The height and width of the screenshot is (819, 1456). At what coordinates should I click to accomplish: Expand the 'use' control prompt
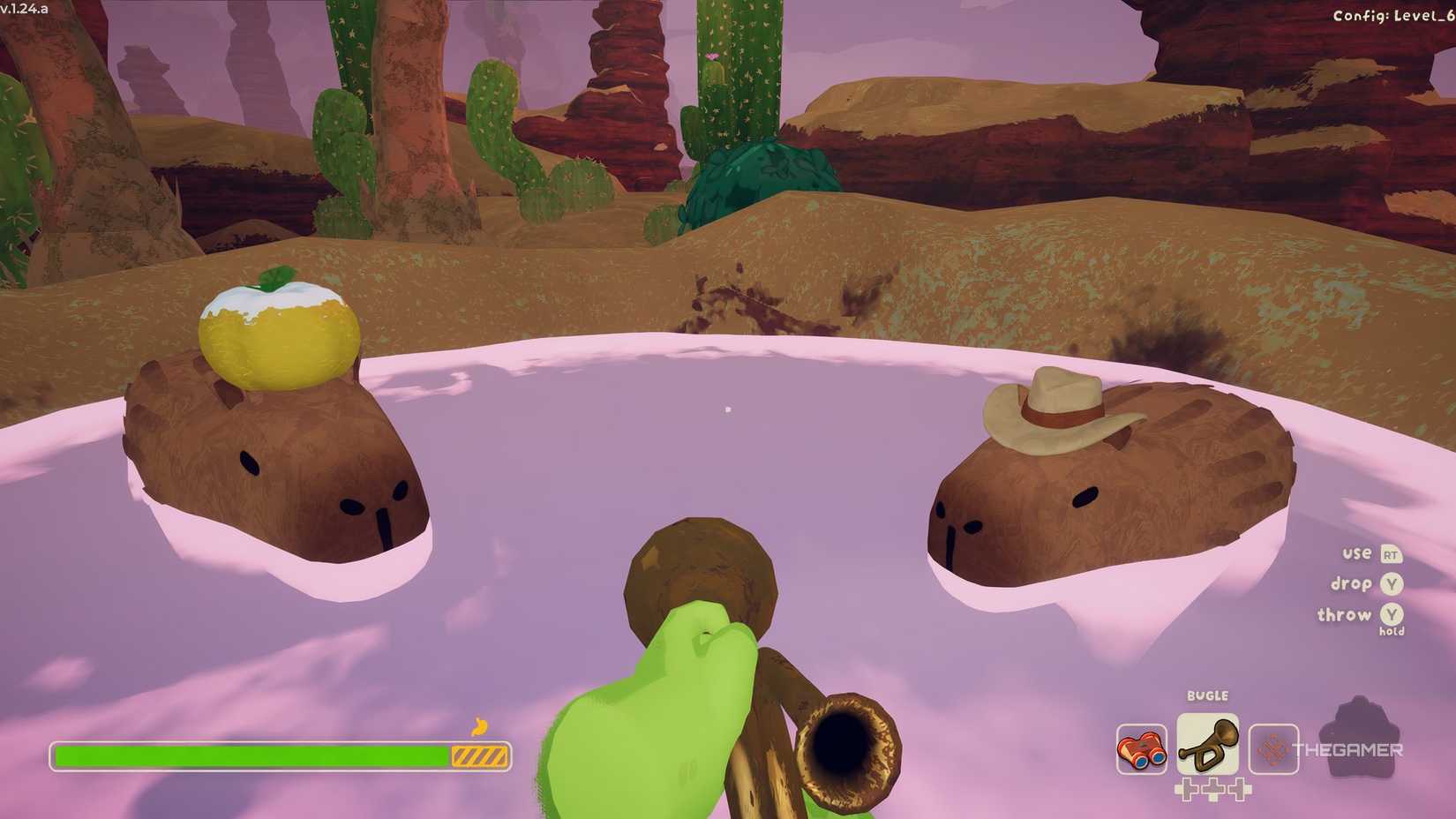click(x=1356, y=554)
